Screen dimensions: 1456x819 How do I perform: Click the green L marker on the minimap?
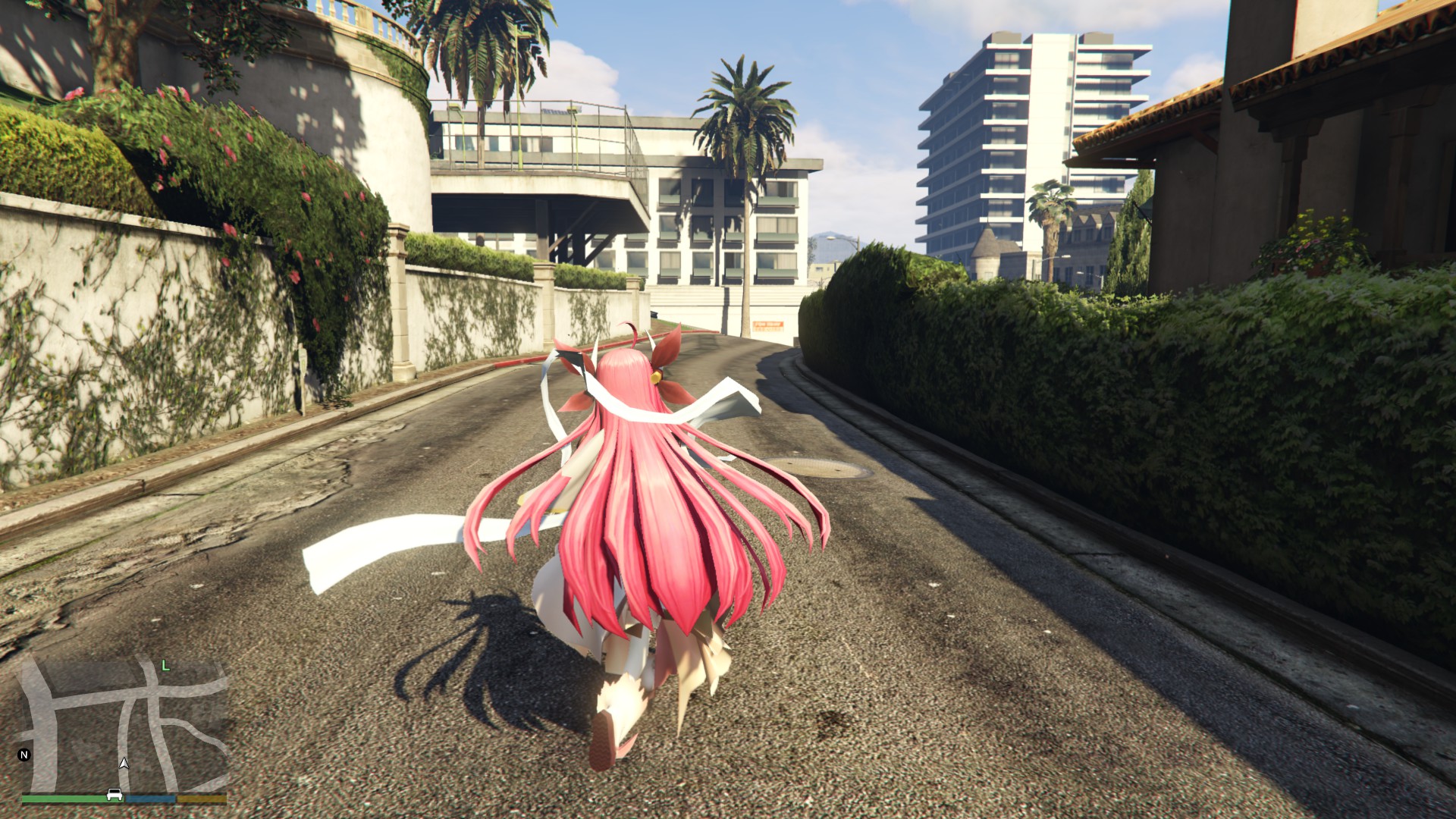click(165, 666)
